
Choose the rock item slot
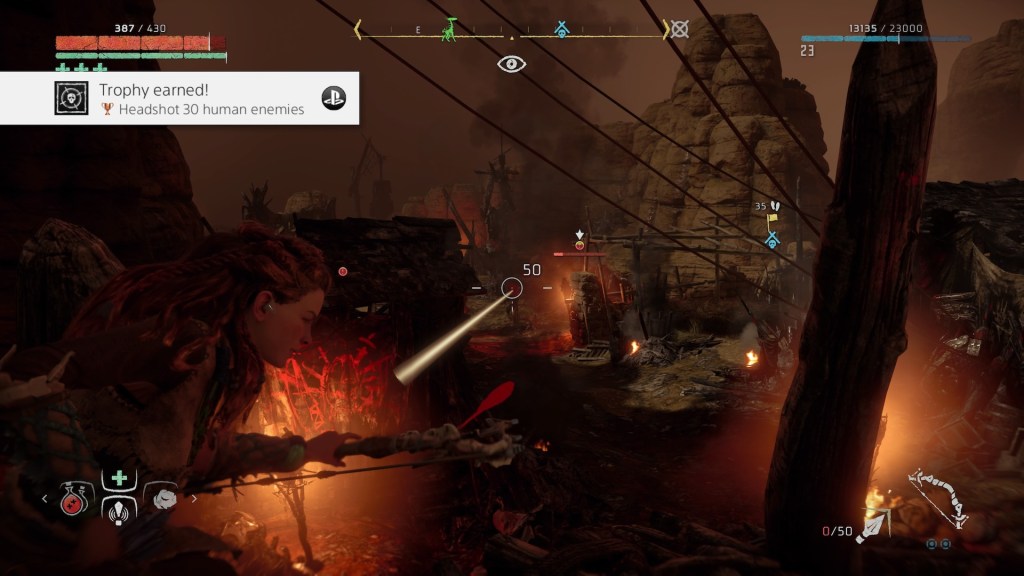coord(161,496)
